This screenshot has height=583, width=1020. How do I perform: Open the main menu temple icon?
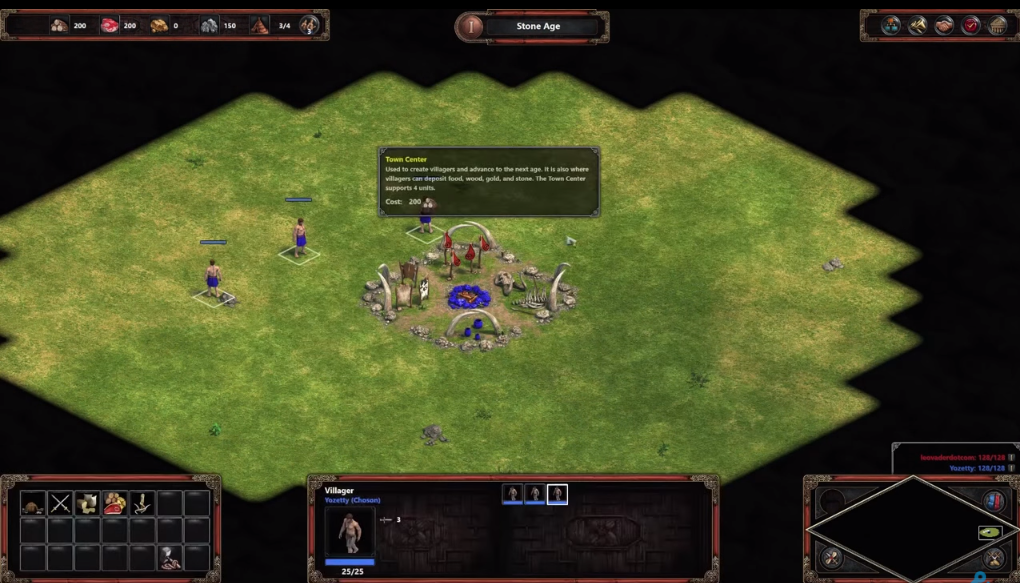tap(997, 26)
